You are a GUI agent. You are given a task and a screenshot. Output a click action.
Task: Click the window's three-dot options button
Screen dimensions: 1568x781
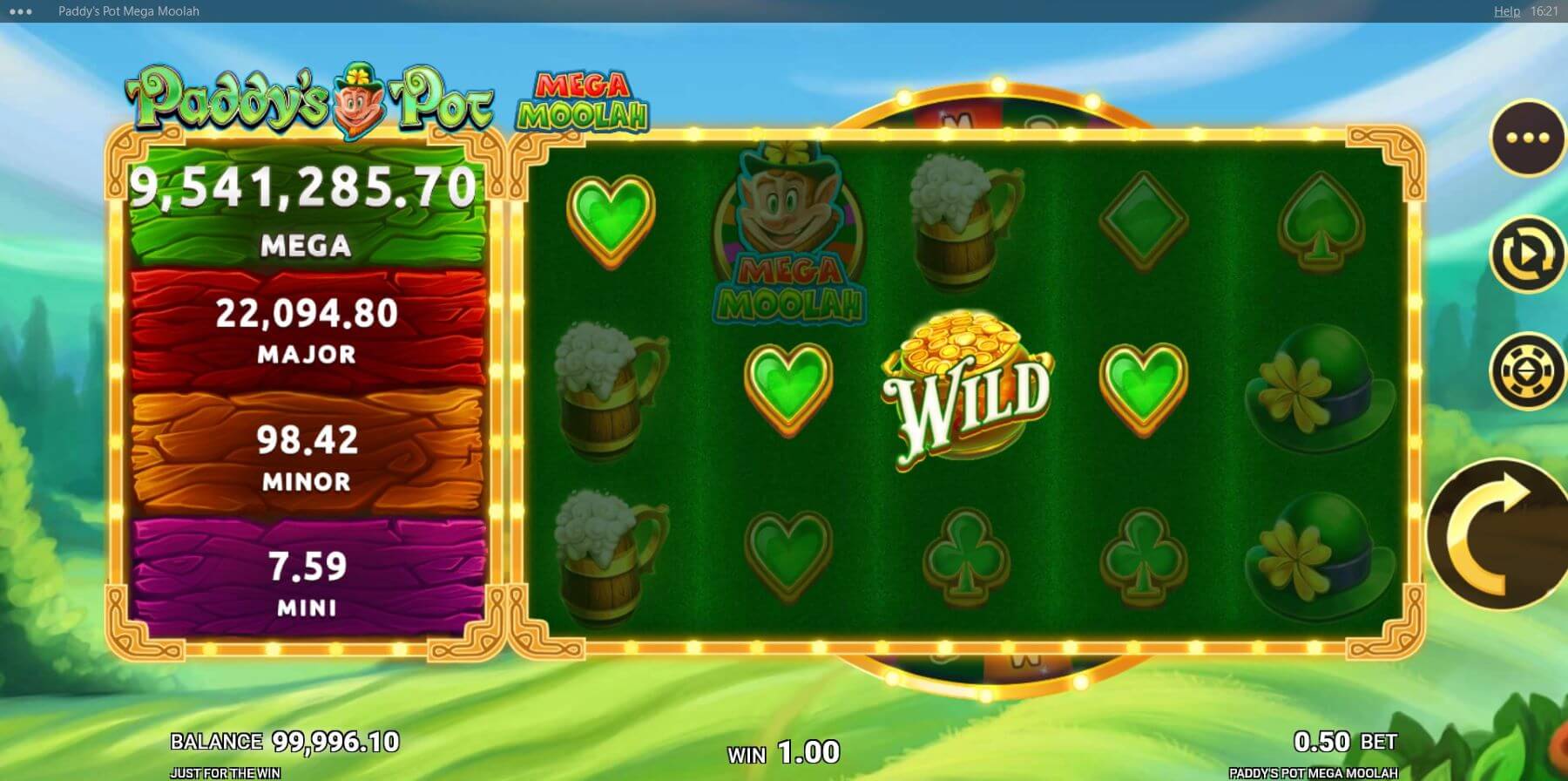(19, 11)
